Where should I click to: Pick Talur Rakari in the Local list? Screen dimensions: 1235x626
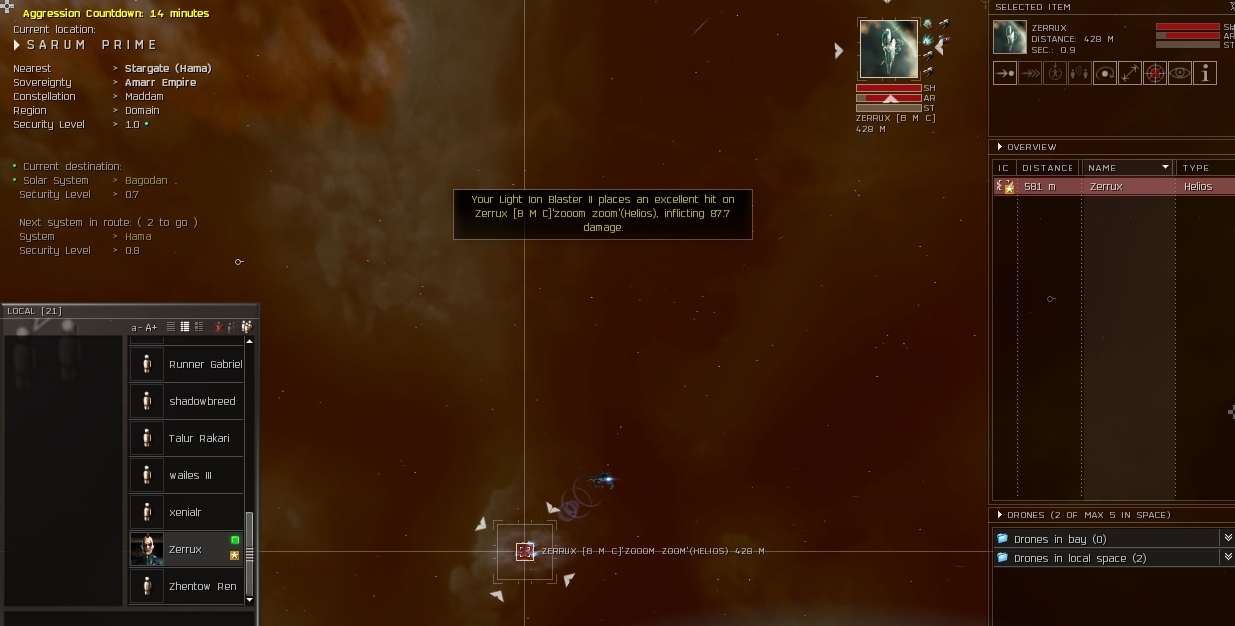point(199,439)
